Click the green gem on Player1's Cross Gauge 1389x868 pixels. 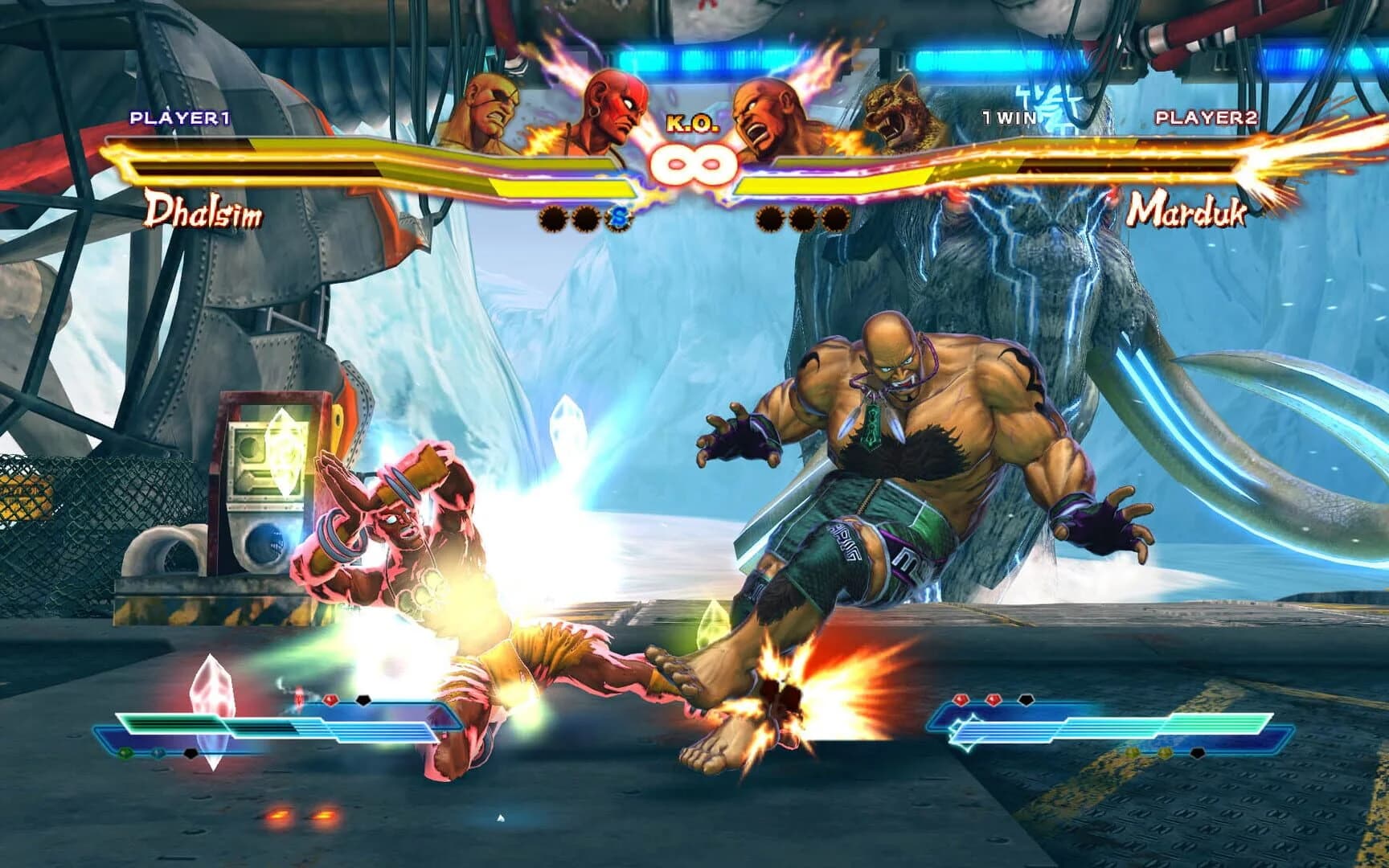(x=125, y=752)
